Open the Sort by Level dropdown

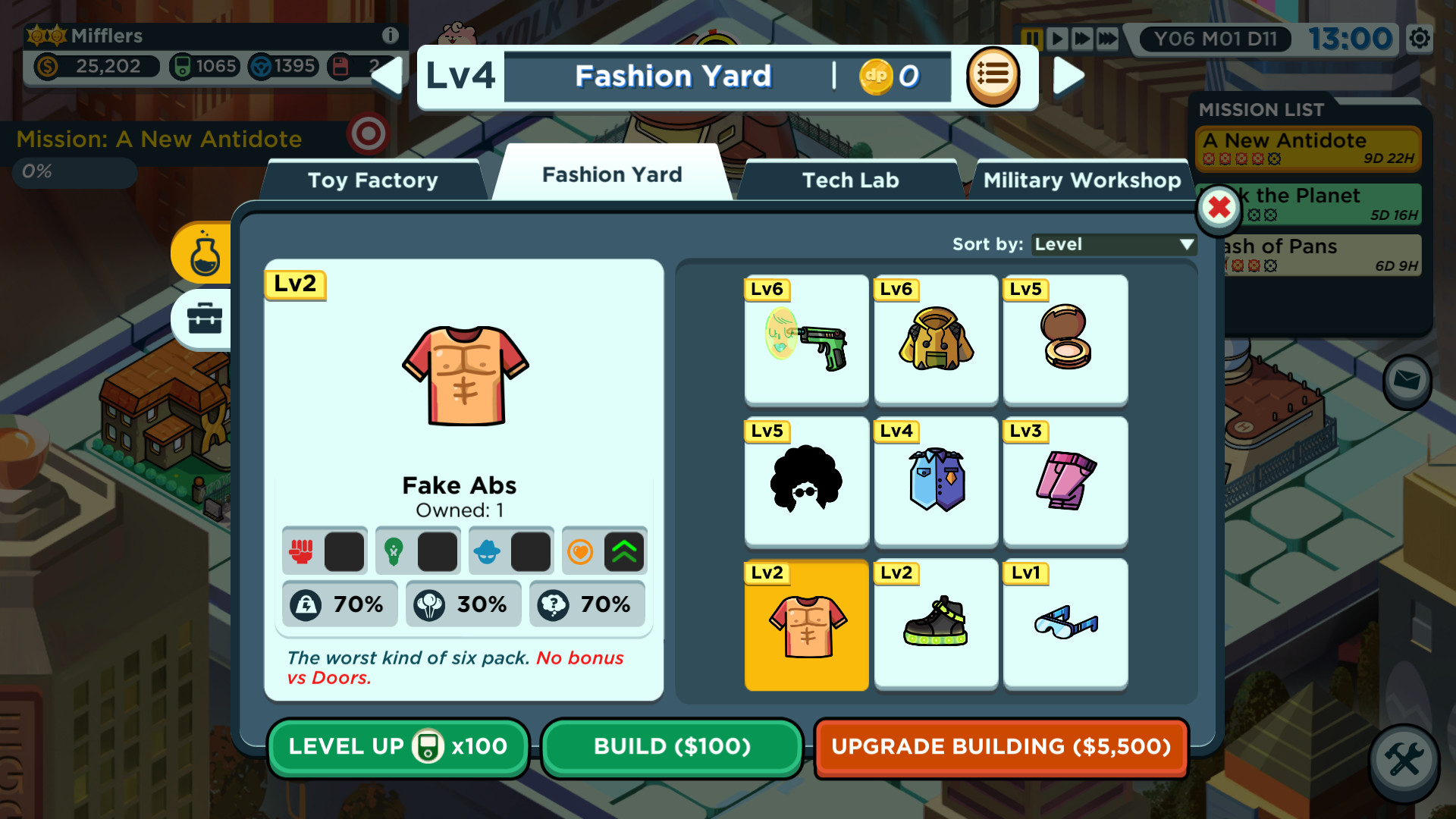(1112, 244)
